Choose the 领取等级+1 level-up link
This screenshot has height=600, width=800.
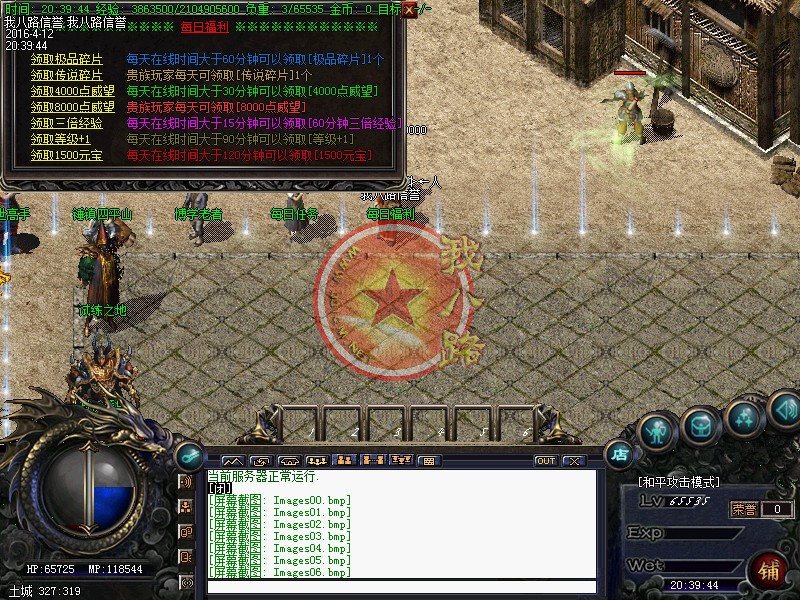60,139
